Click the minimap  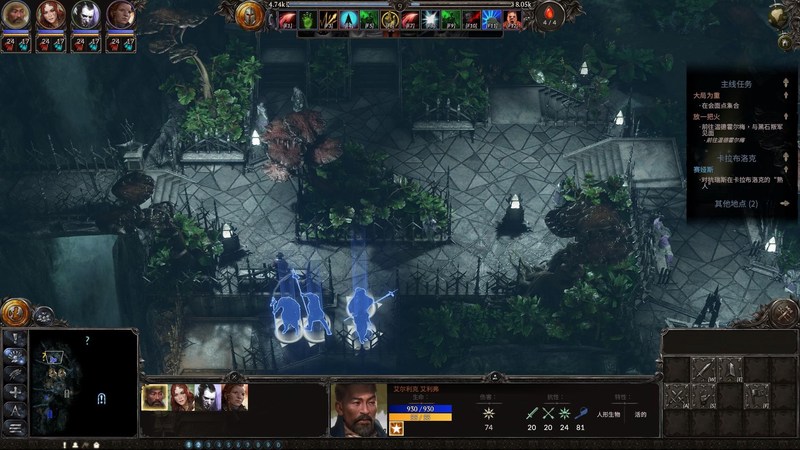click(85, 381)
